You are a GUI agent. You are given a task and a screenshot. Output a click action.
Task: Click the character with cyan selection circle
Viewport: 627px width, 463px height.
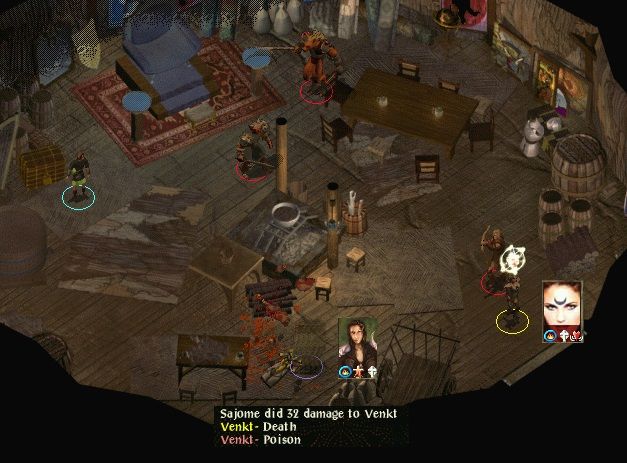point(77,177)
